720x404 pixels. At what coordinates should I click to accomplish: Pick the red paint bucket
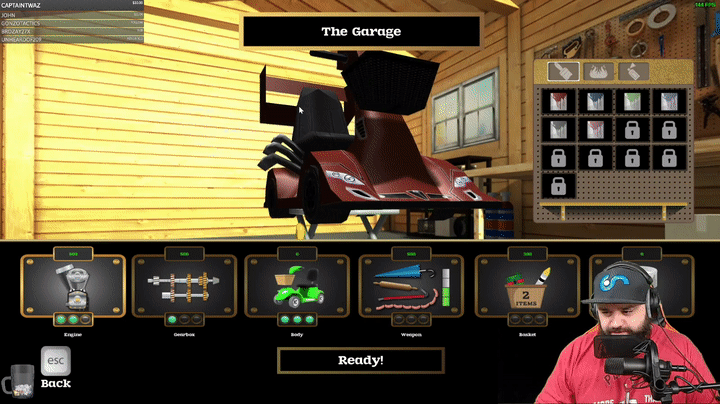[560, 101]
